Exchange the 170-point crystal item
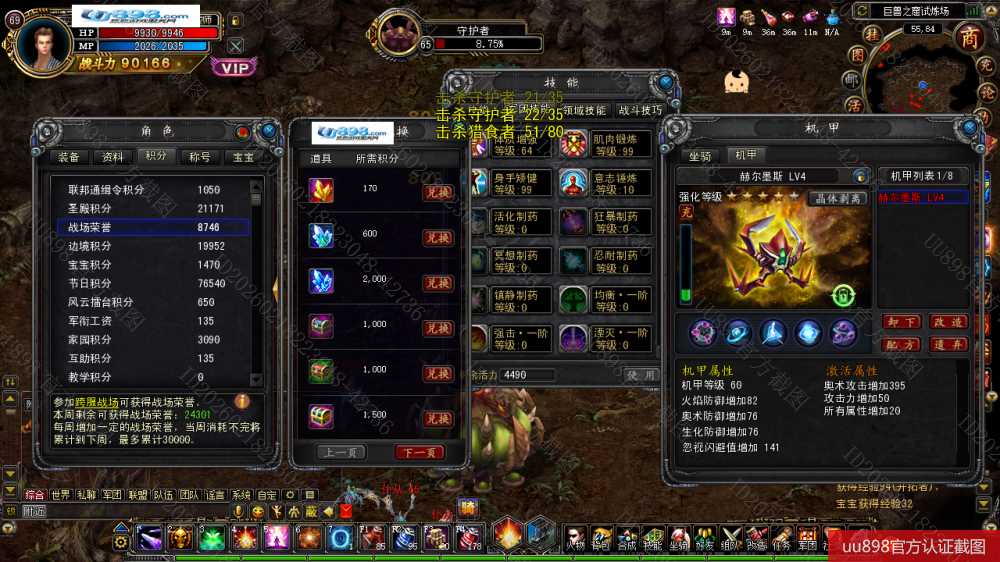Viewport: 1000px width, 562px height. click(x=438, y=193)
